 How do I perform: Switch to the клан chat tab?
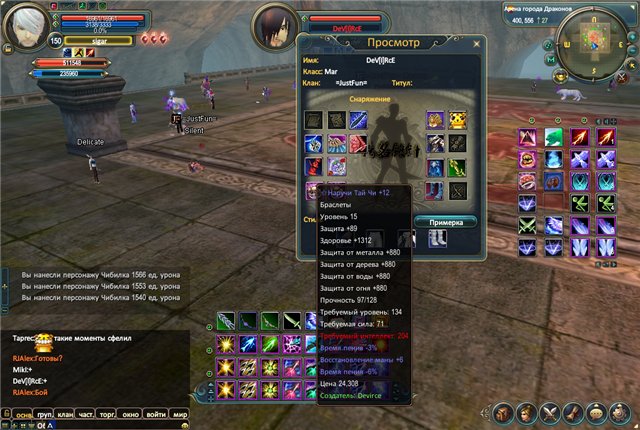point(68,413)
